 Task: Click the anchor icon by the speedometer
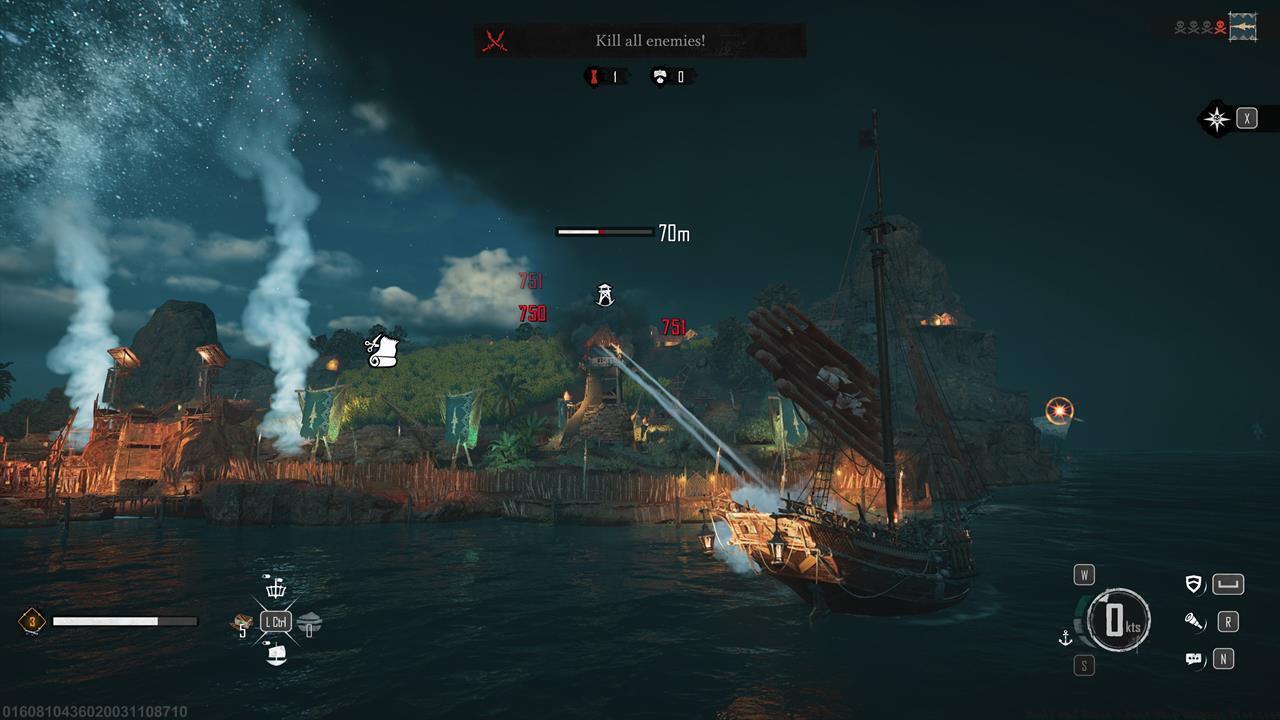tap(1065, 637)
